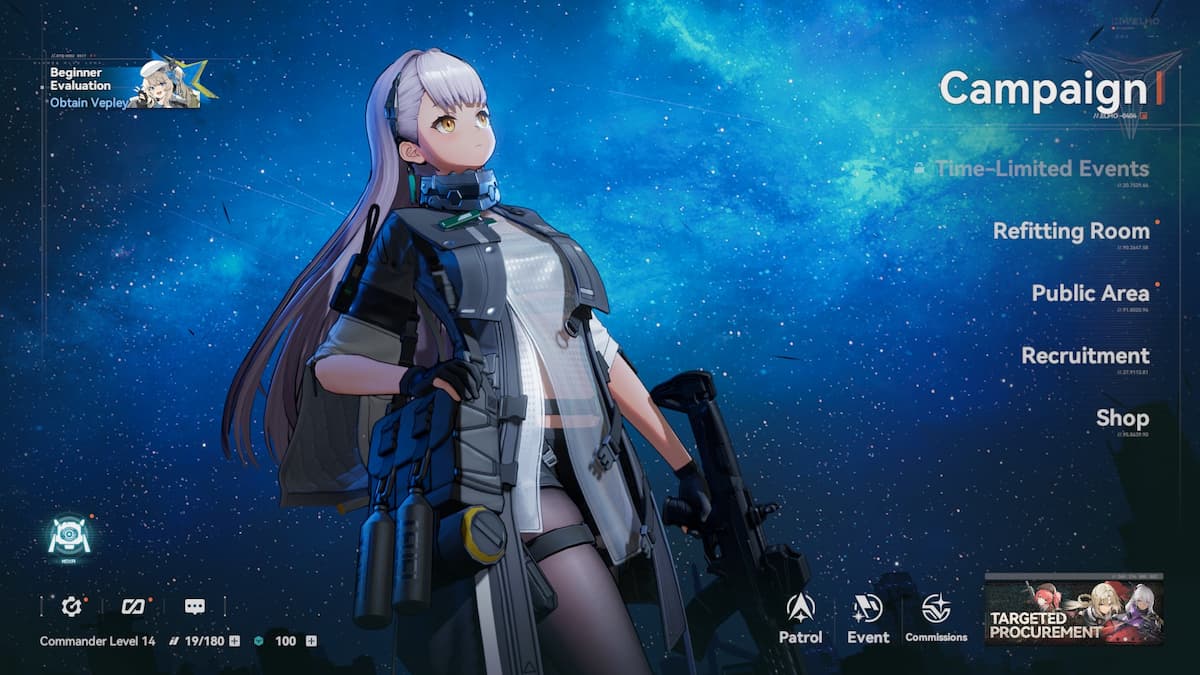Click the slanted link icon
1200x675 pixels.
click(x=133, y=606)
